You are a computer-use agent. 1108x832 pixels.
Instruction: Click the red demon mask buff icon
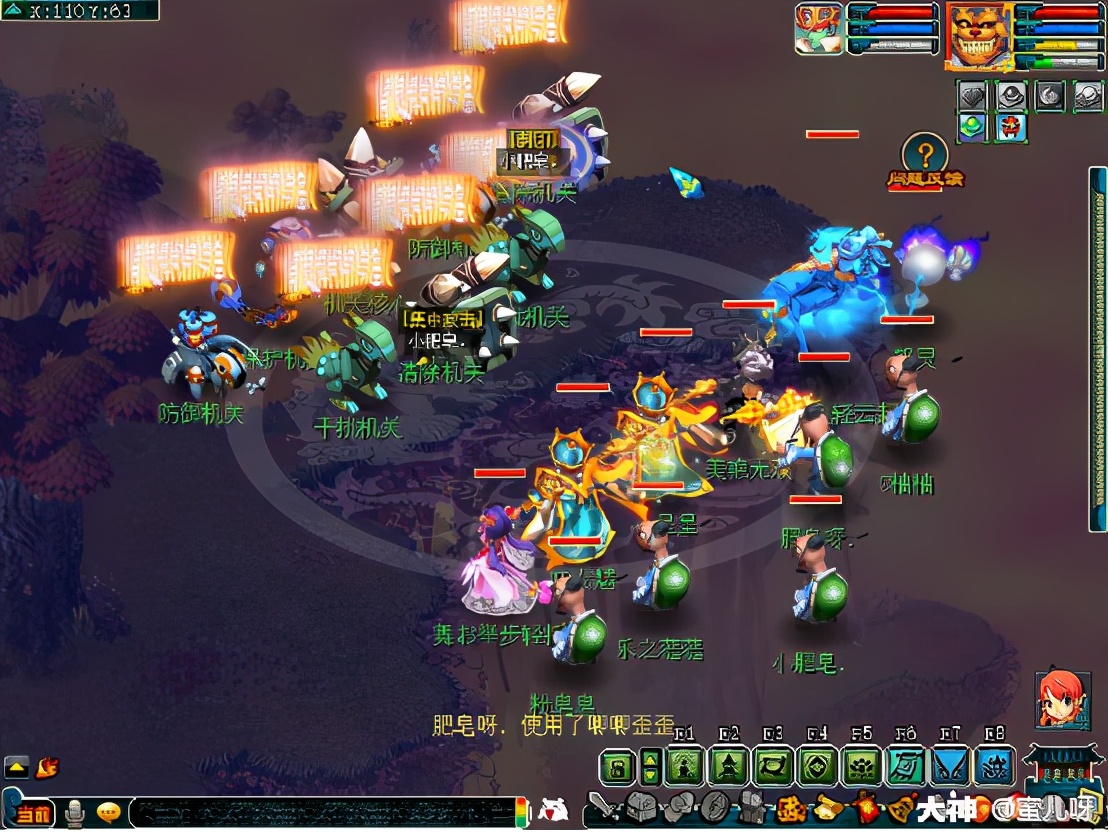coord(1010,127)
